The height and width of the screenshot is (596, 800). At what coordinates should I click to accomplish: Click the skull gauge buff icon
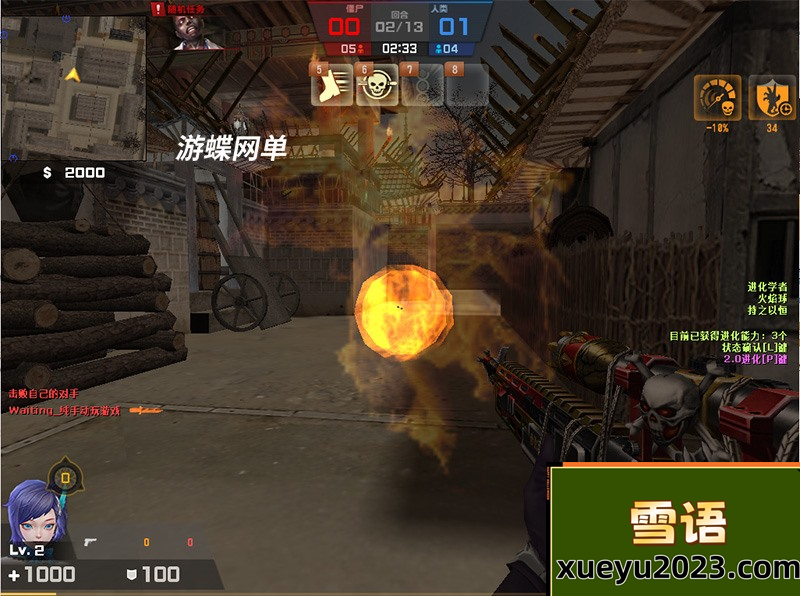716,95
